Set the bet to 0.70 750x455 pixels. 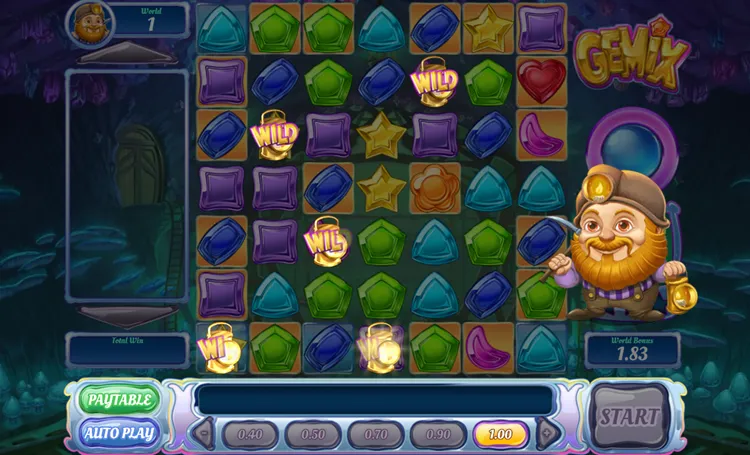click(376, 434)
